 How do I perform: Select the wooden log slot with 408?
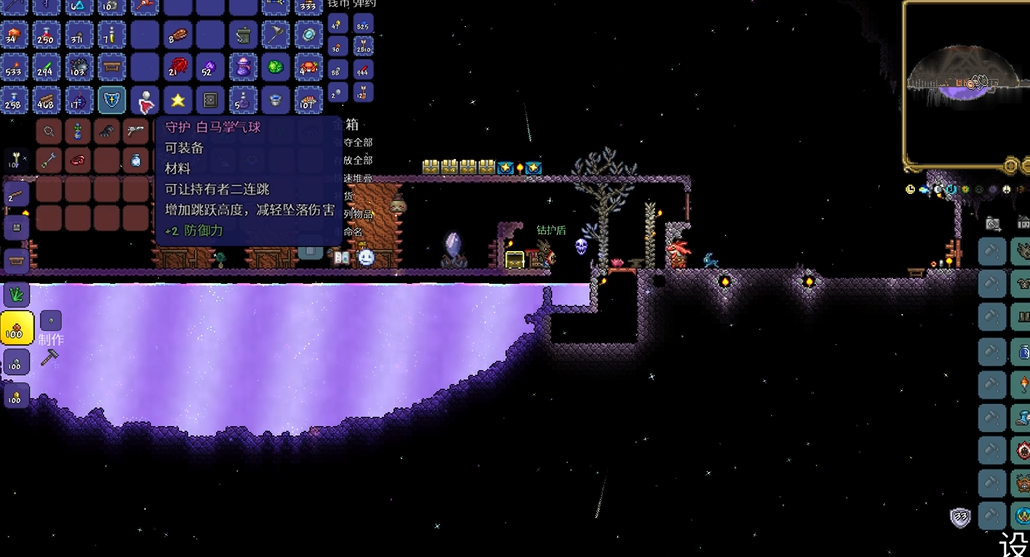coord(46,100)
